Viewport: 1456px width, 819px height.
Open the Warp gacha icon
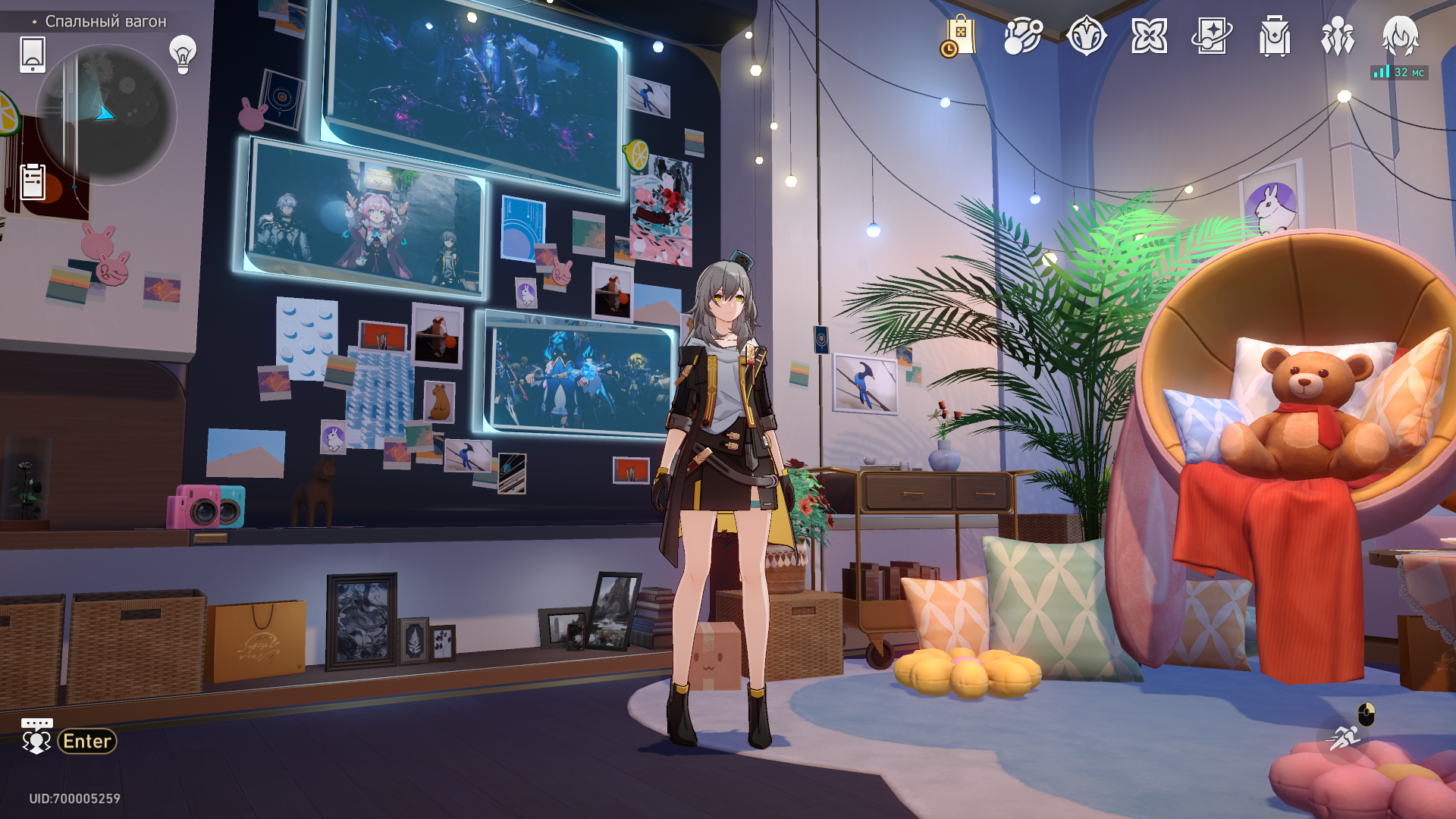(x=1086, y=36)
